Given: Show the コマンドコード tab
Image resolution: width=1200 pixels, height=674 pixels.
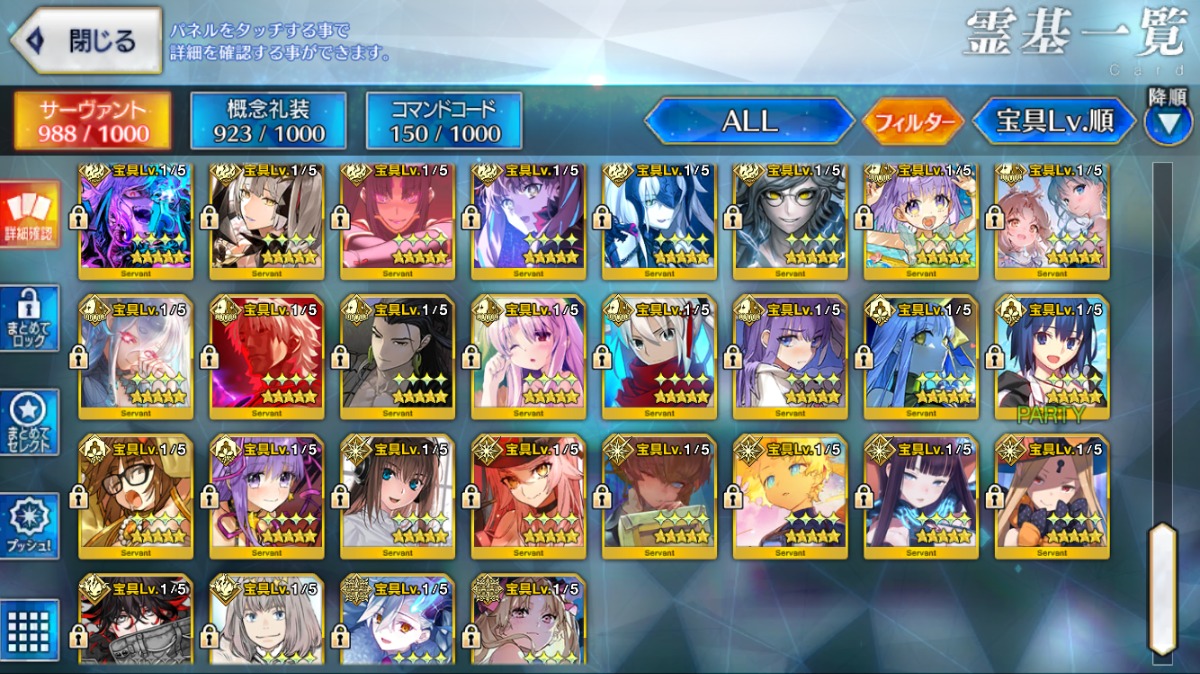Looking at the screenshot, I should 444,122.
